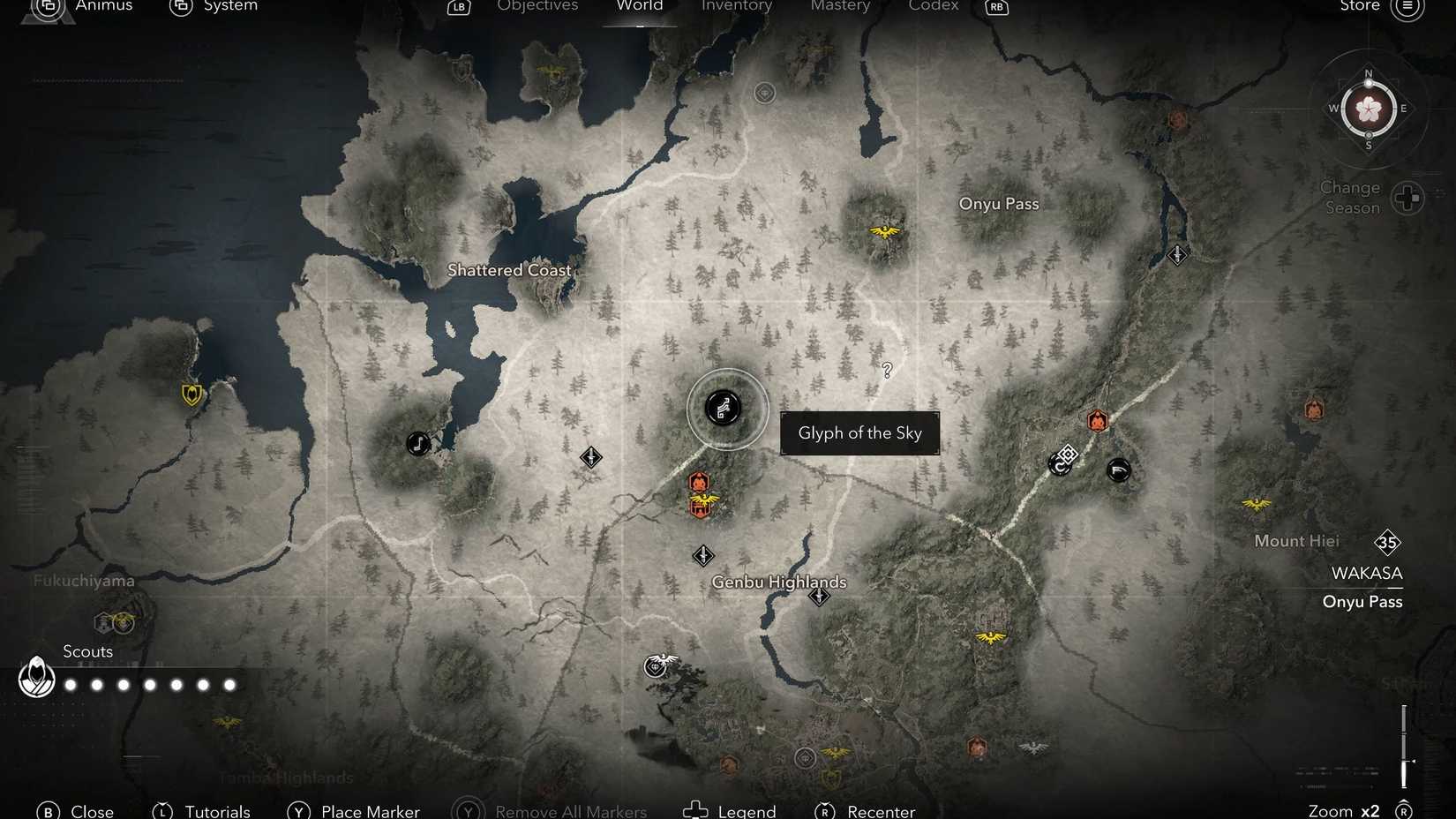
Task: Select the Glyph of the Sky marker
Action: pos(725,409)
